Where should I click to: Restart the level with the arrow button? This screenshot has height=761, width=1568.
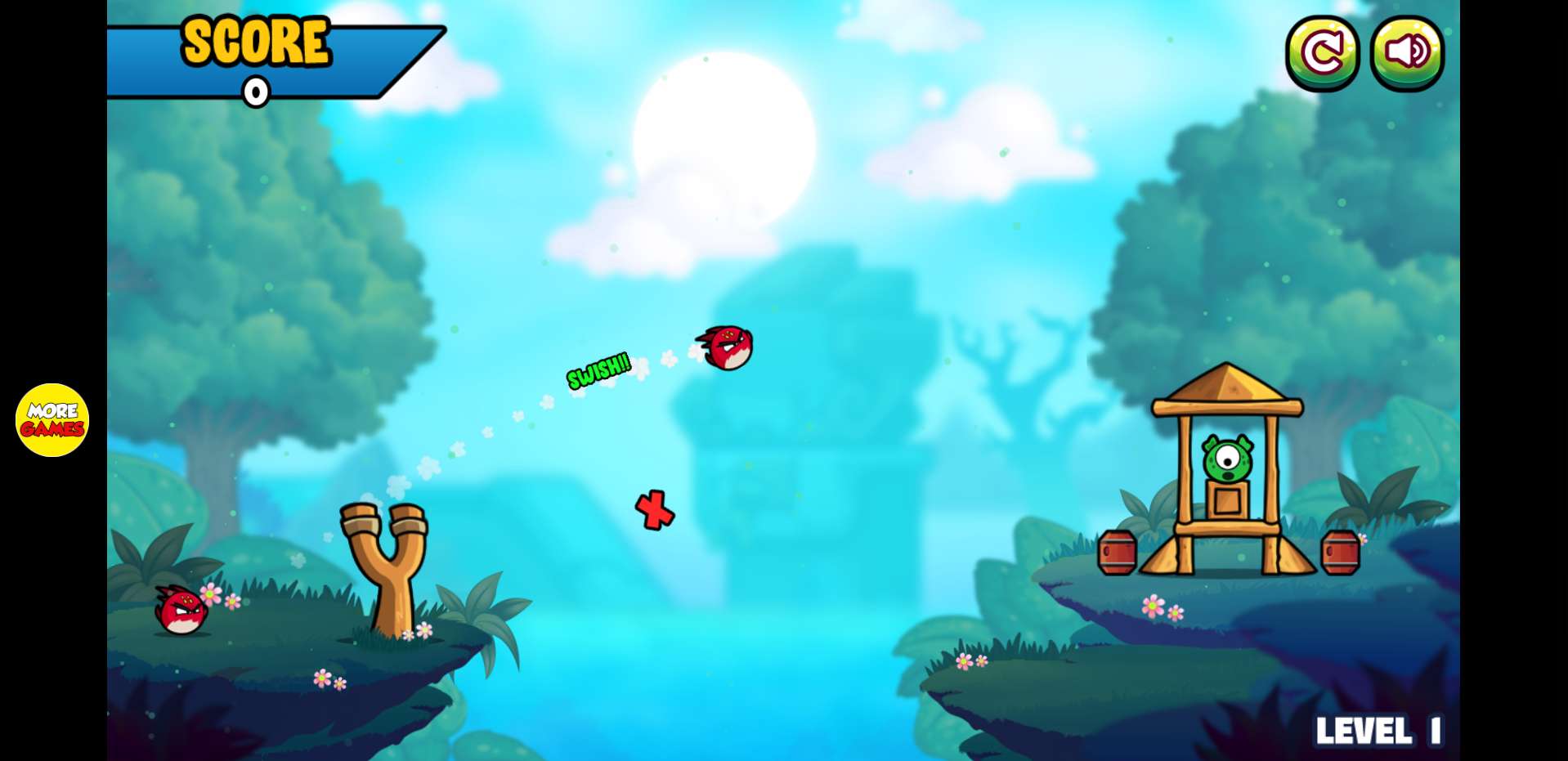click(1322, 53)
